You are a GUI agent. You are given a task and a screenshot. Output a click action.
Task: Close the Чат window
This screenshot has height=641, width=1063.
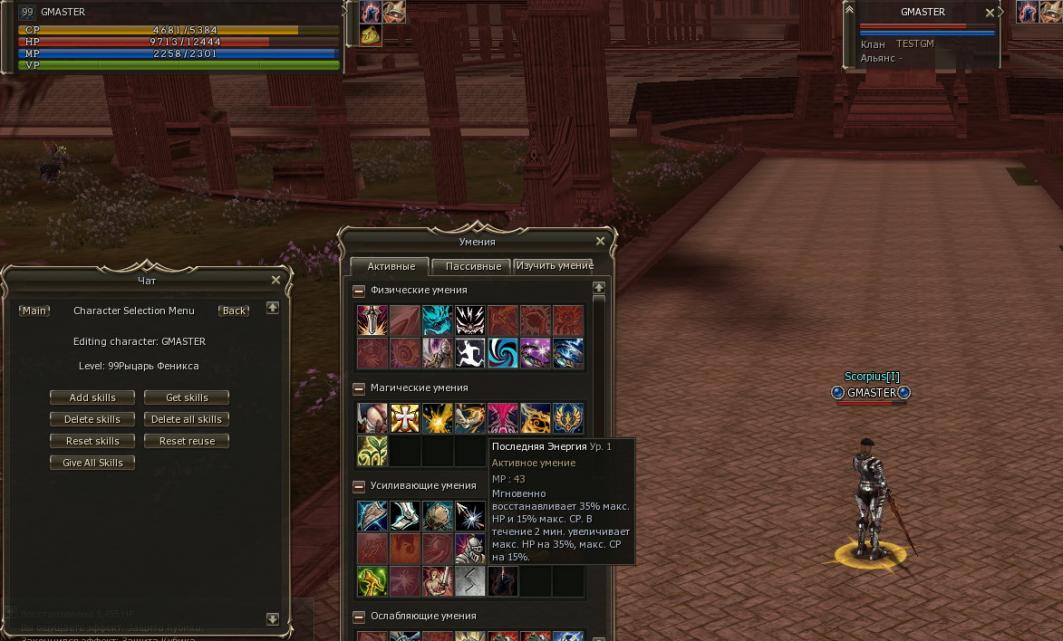pos(276,280)
